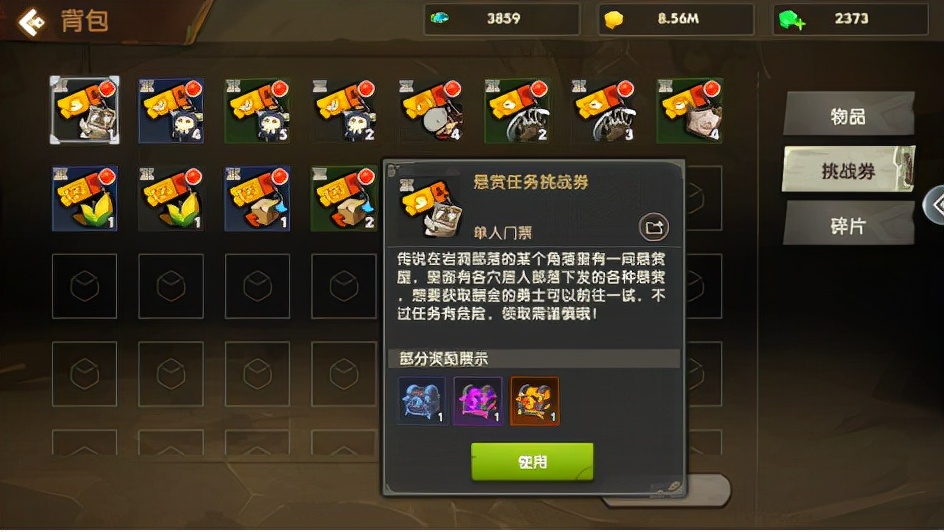Expand the arrow tab on the right edge

tap(936, 204)
